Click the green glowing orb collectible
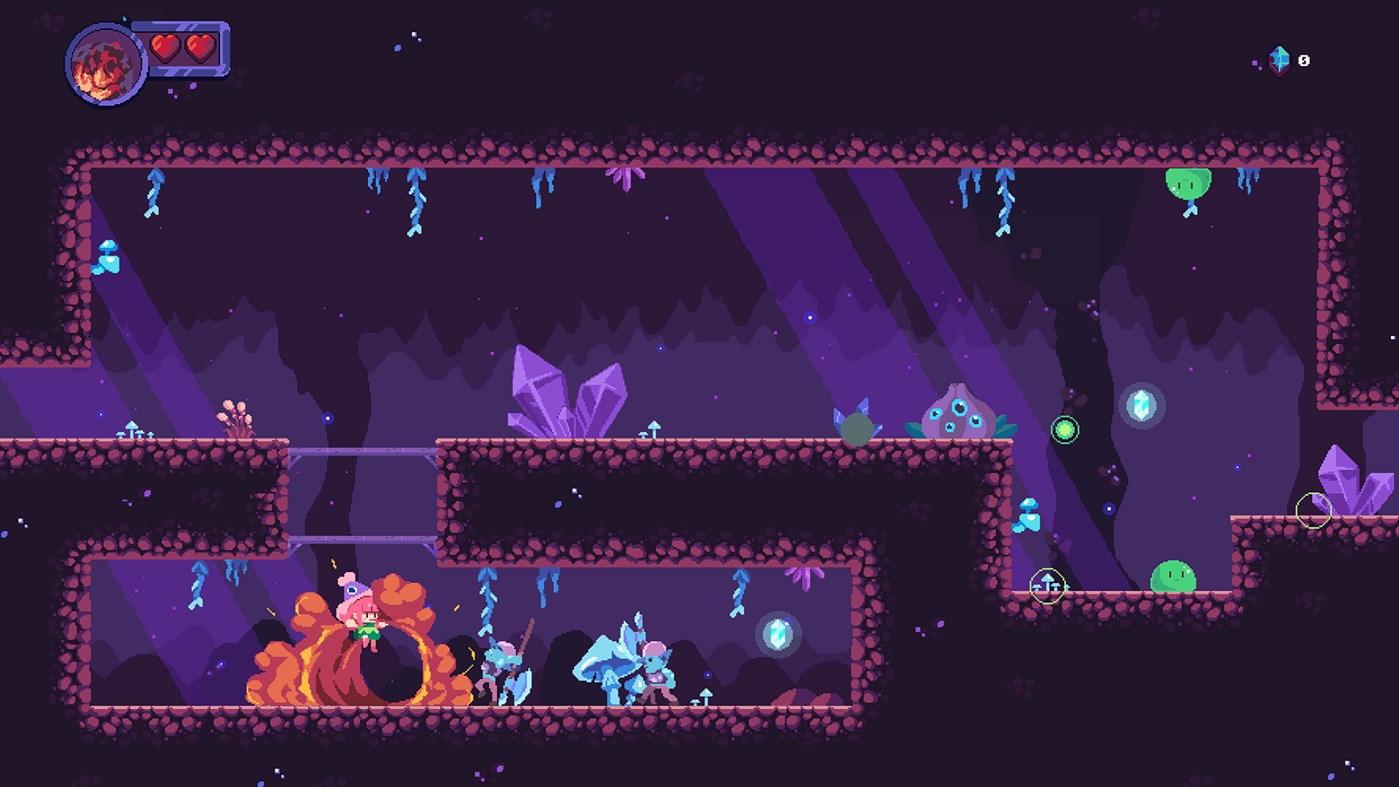 pyautogui.click(x=1065, y=430)
